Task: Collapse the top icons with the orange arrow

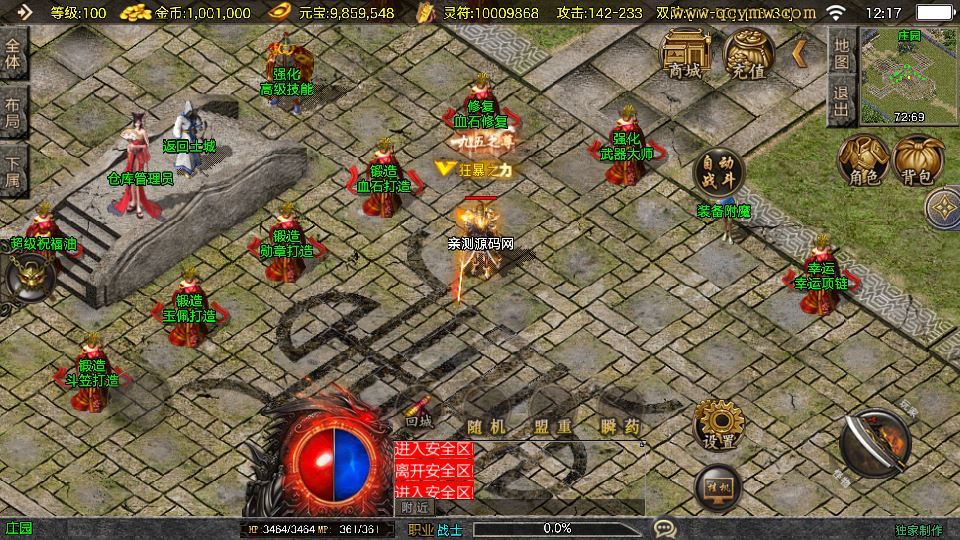Action: click(800, 53)
